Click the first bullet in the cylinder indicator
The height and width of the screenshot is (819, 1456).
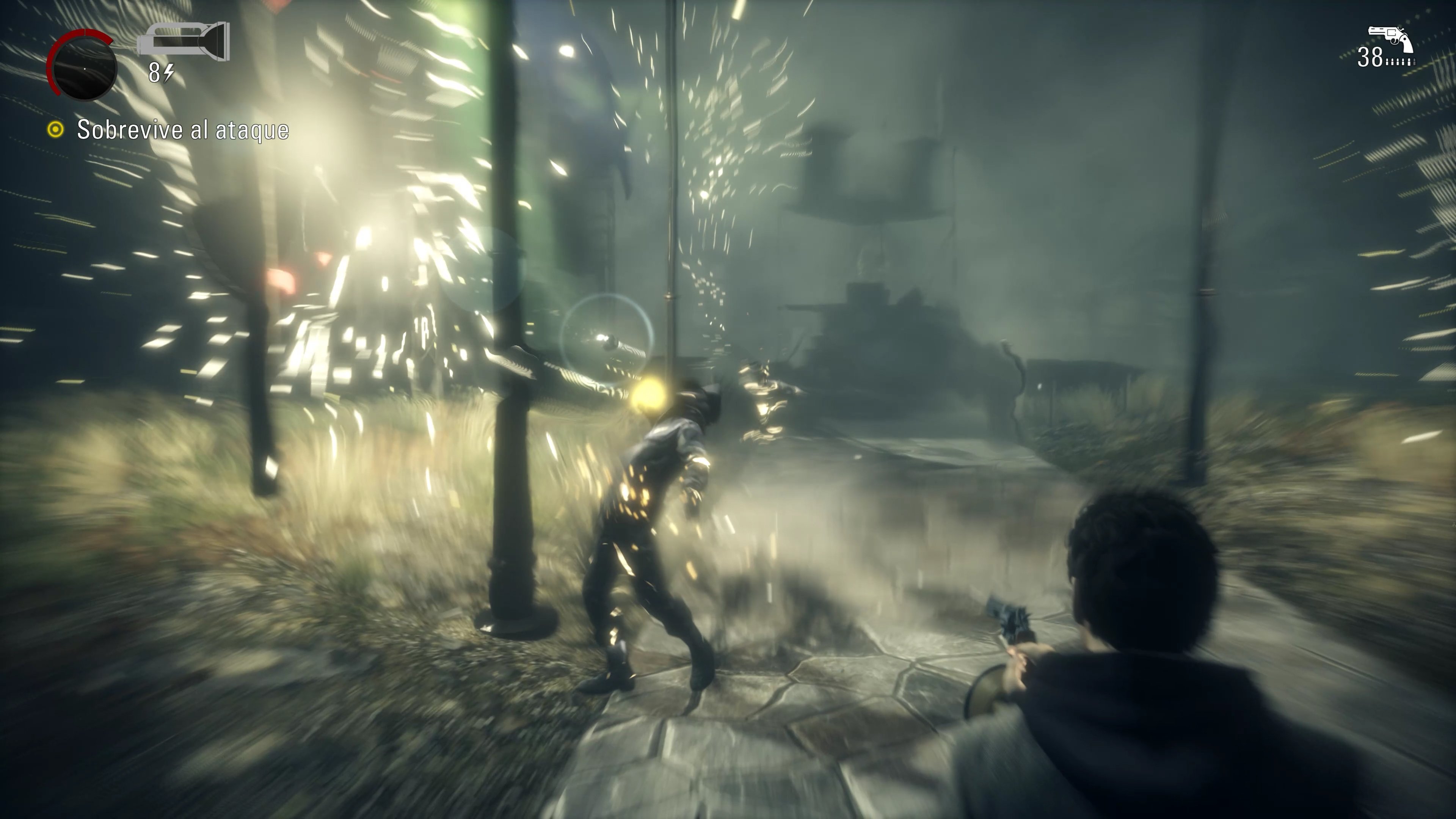(1388, 62)
